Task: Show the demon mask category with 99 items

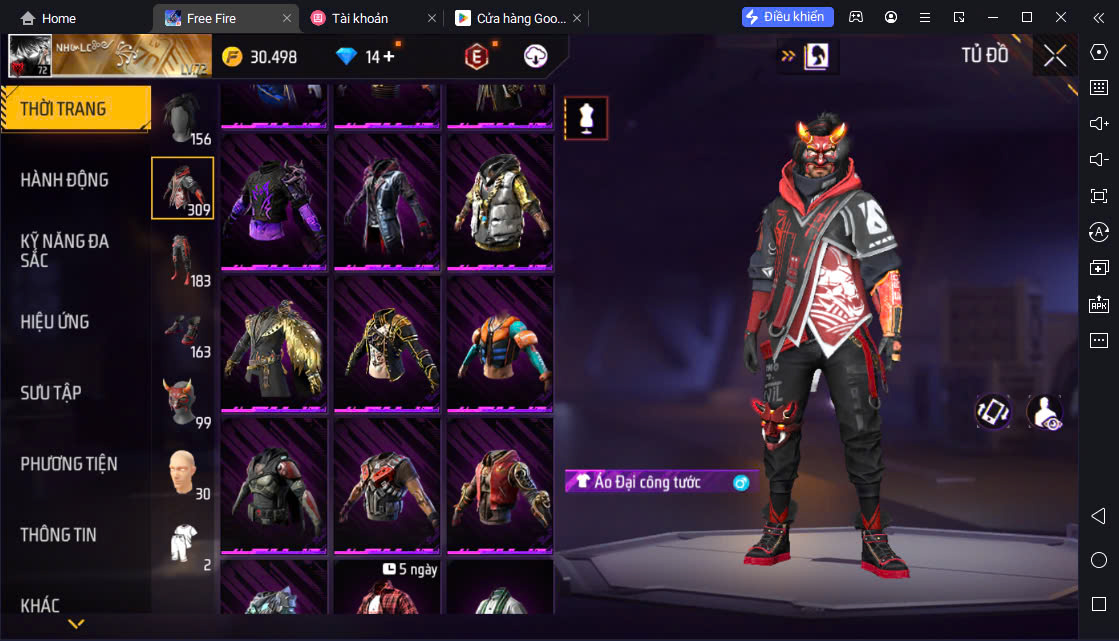Action: pyautogui.click(x=183, y=401)
